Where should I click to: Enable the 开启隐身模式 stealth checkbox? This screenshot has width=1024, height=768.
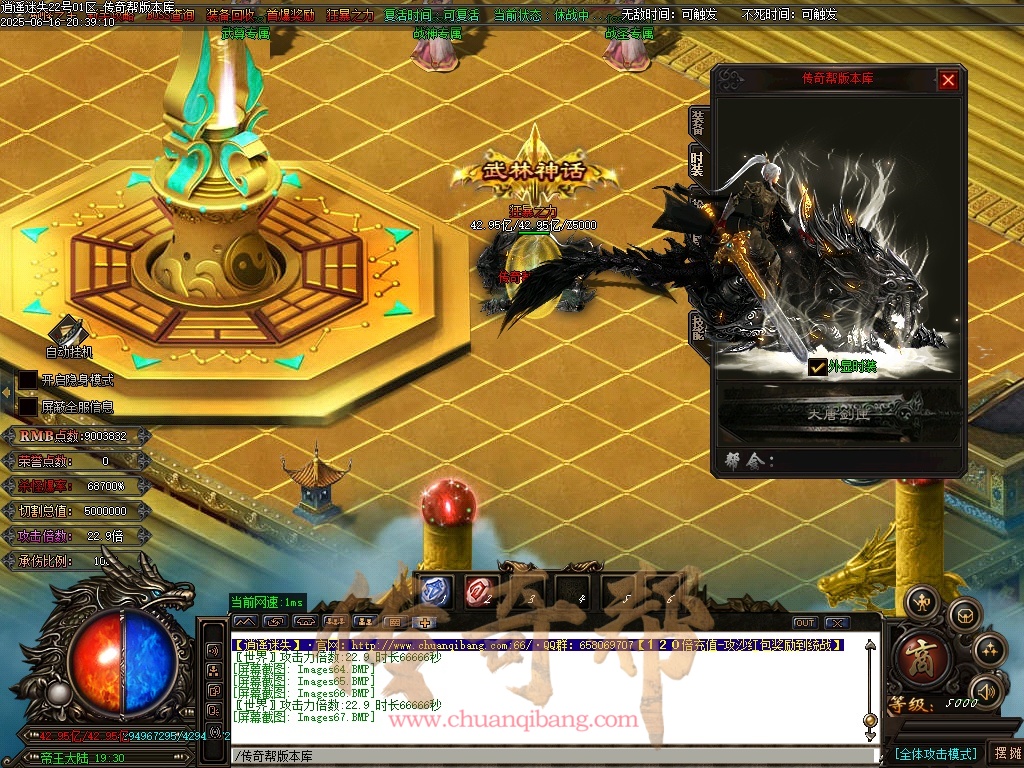click(28, 380)
